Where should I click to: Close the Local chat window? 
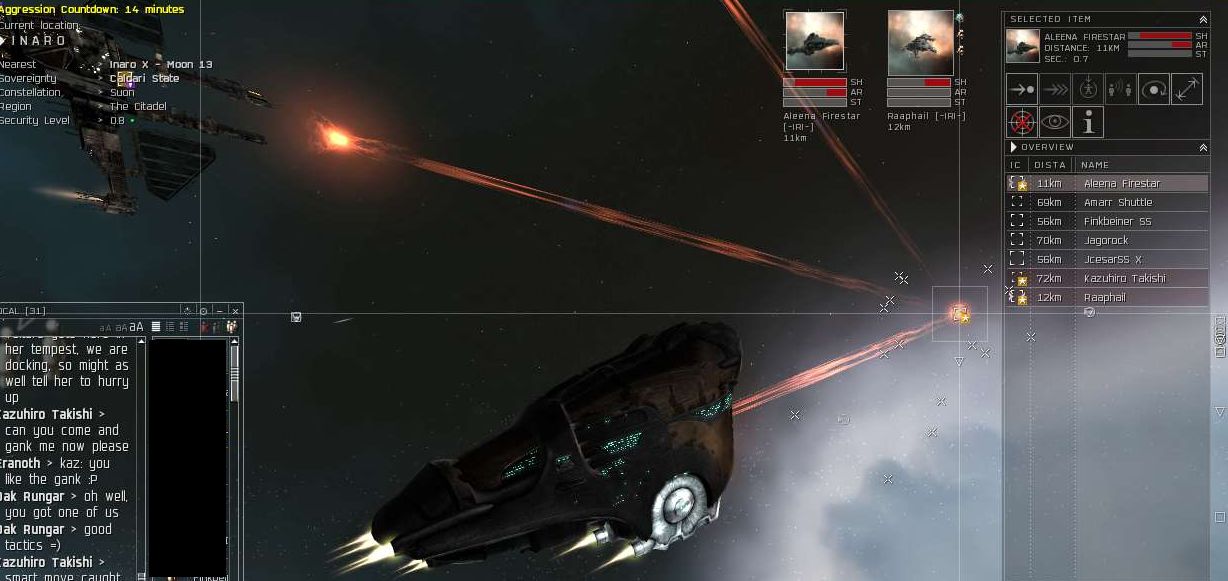235,311
